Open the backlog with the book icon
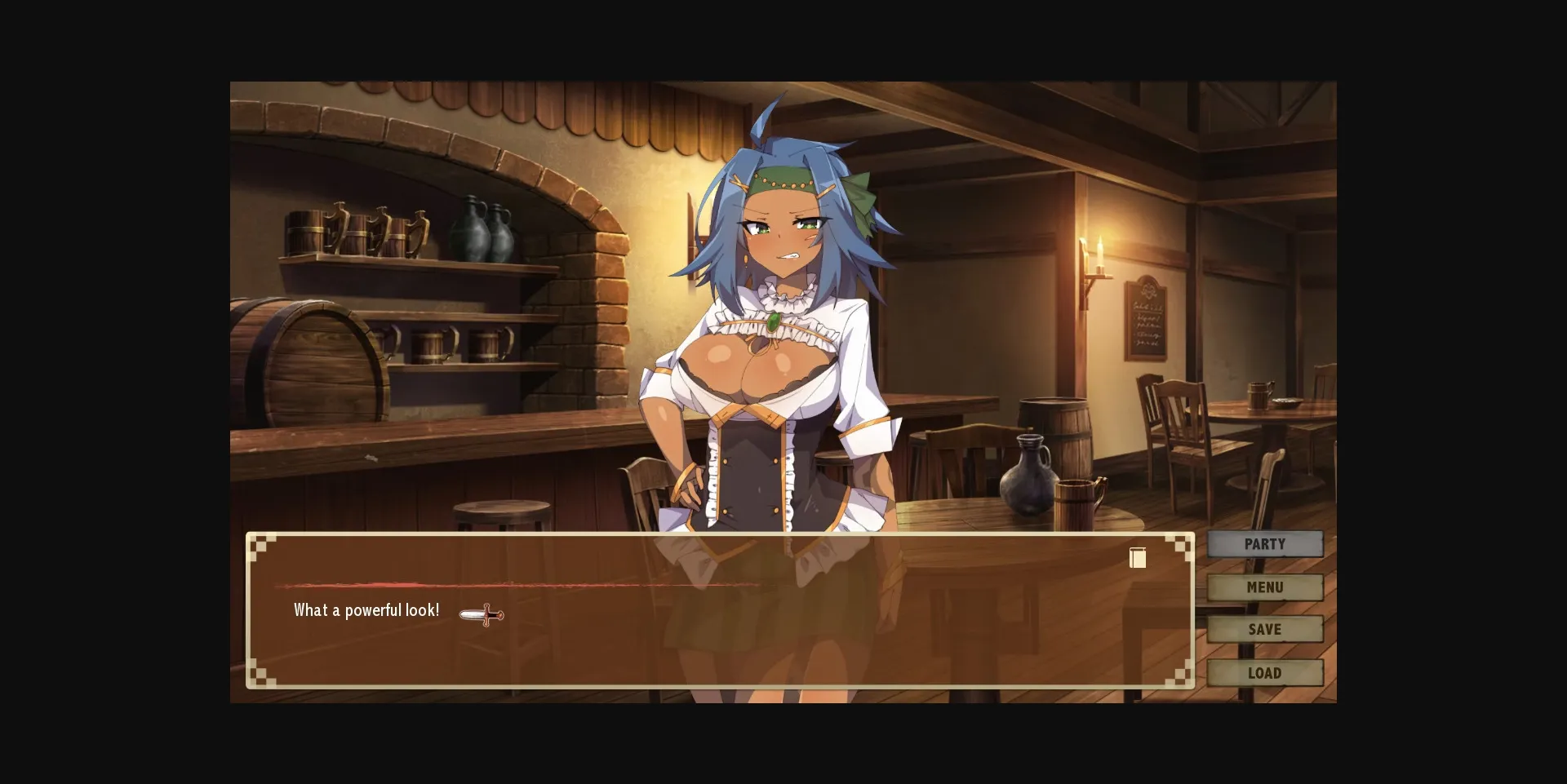The image size is (1567, 784). coord(1138,558)
